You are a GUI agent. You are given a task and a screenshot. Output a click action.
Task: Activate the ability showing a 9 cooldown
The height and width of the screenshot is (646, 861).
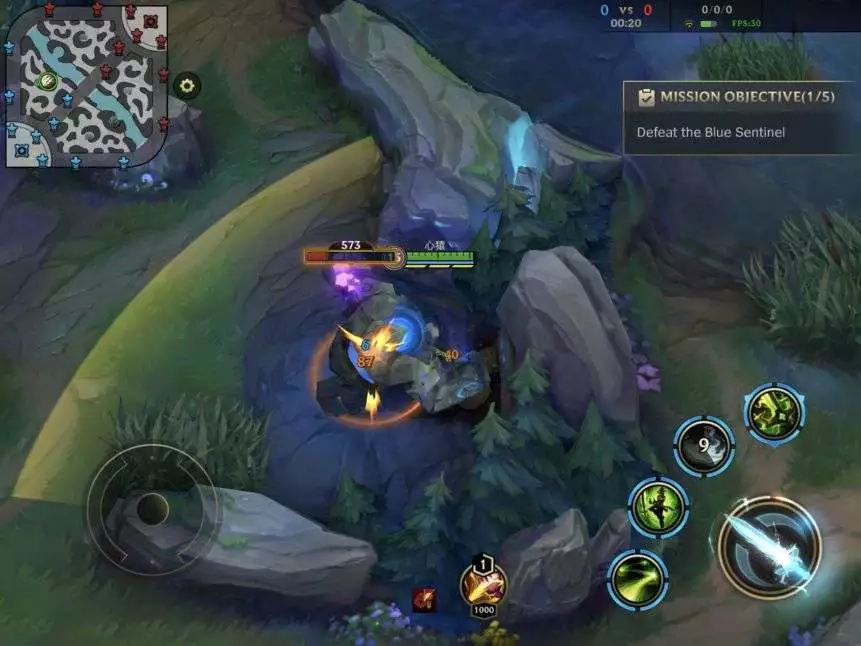[x=703, y=446]
